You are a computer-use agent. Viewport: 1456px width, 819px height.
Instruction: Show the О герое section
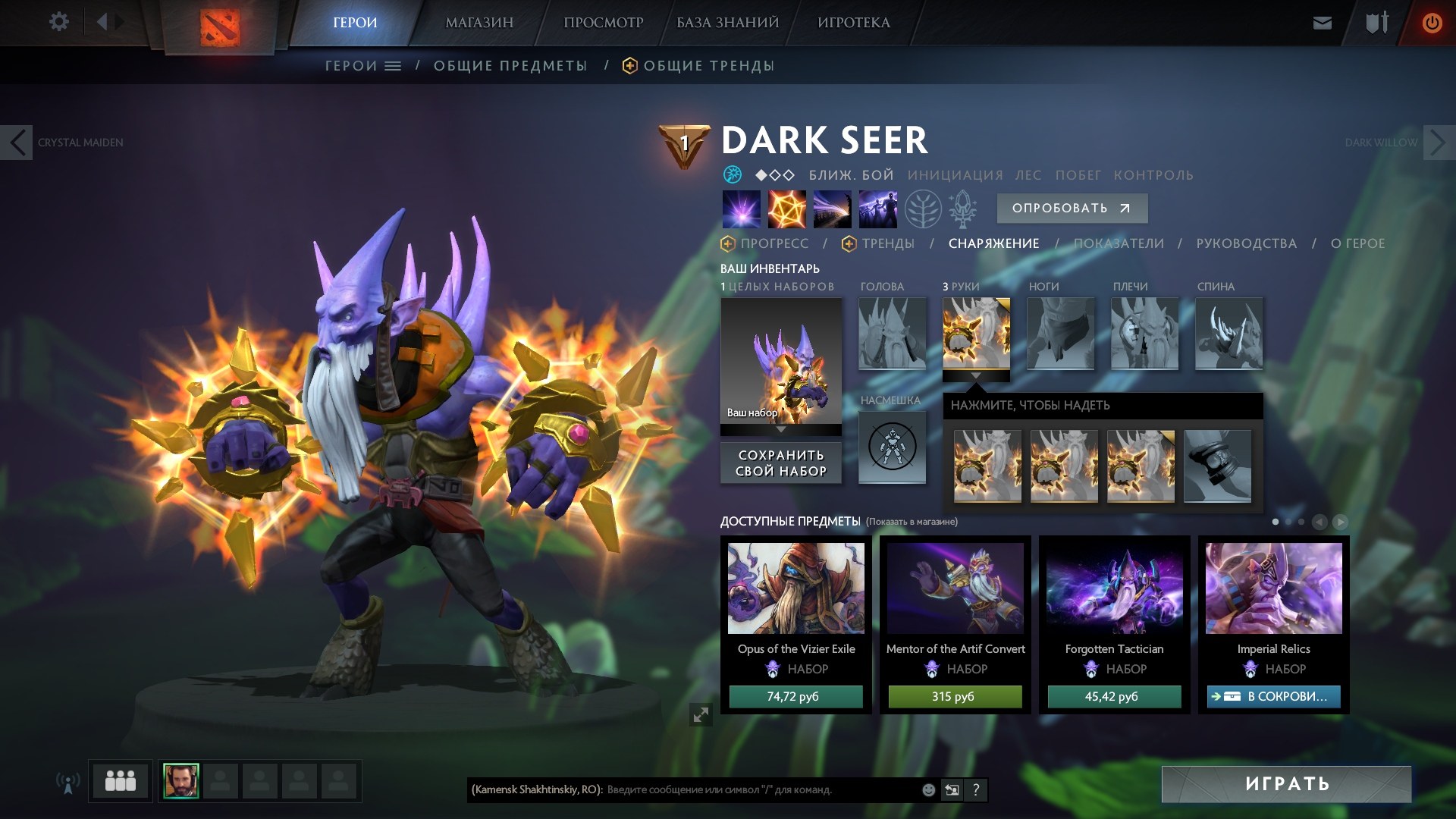tap(1357, 243)
